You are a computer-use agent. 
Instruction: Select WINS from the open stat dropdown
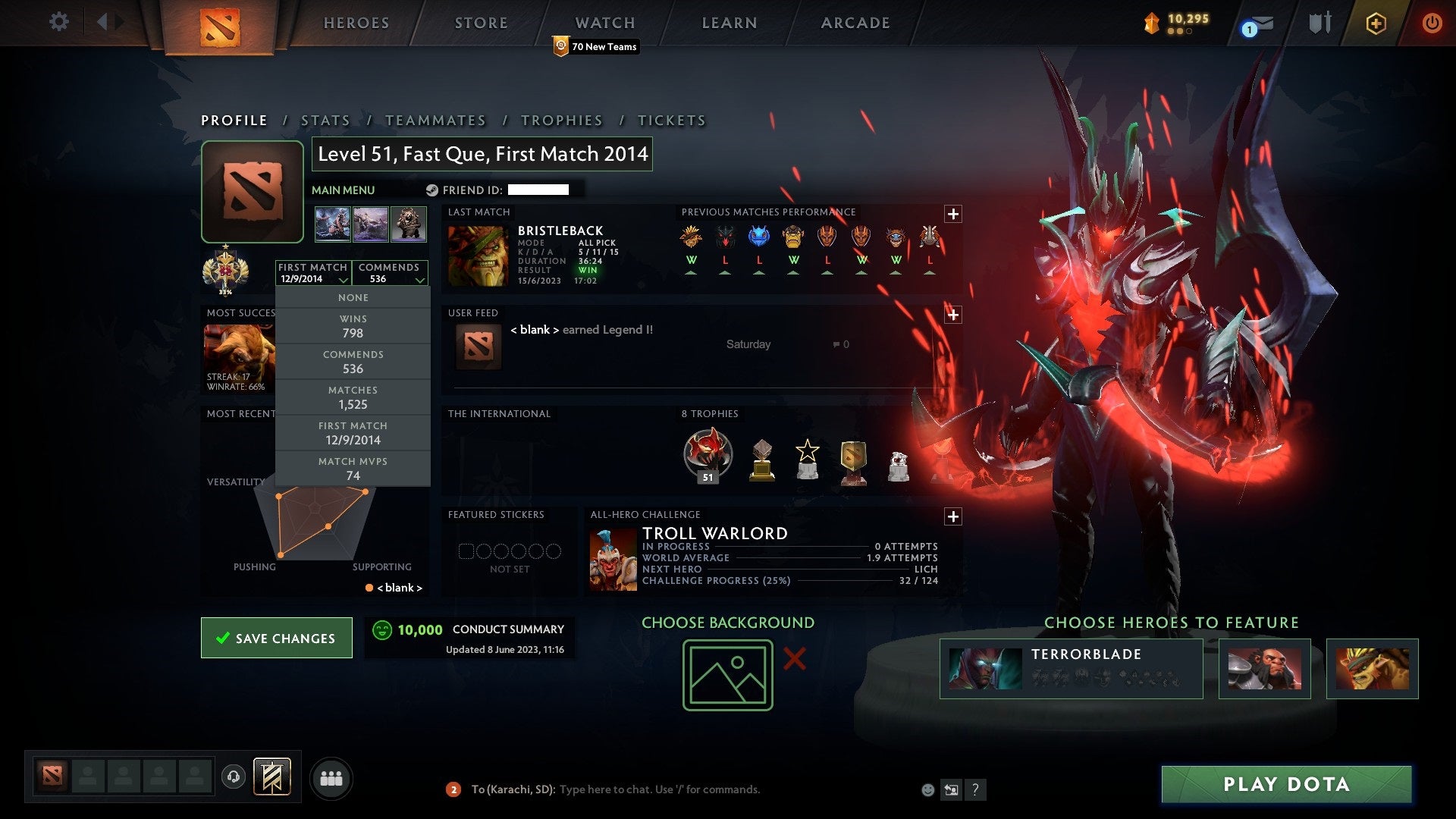click(353, 326)
